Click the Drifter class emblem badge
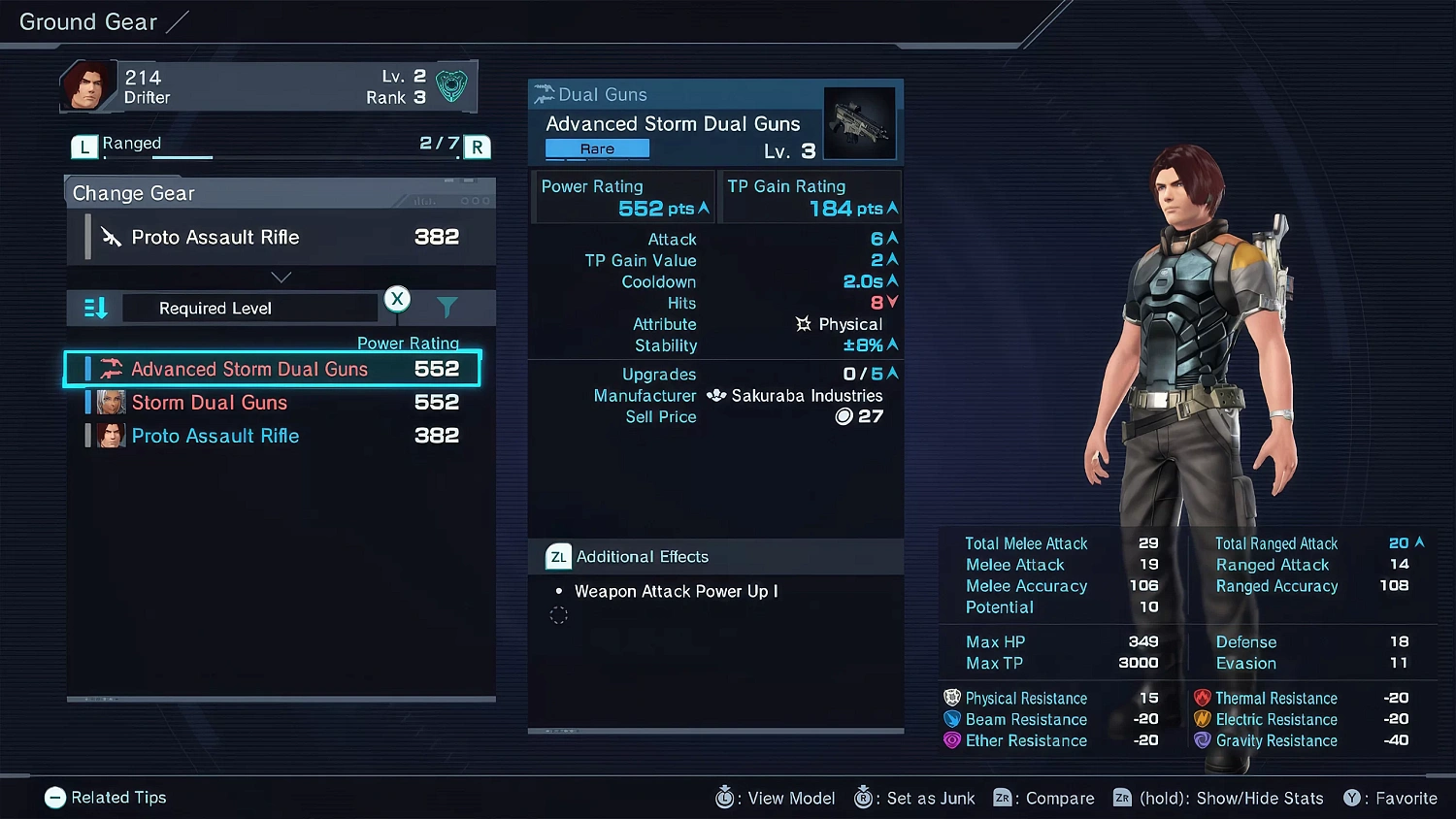1456x819 pixels. (x=451, y=85)
